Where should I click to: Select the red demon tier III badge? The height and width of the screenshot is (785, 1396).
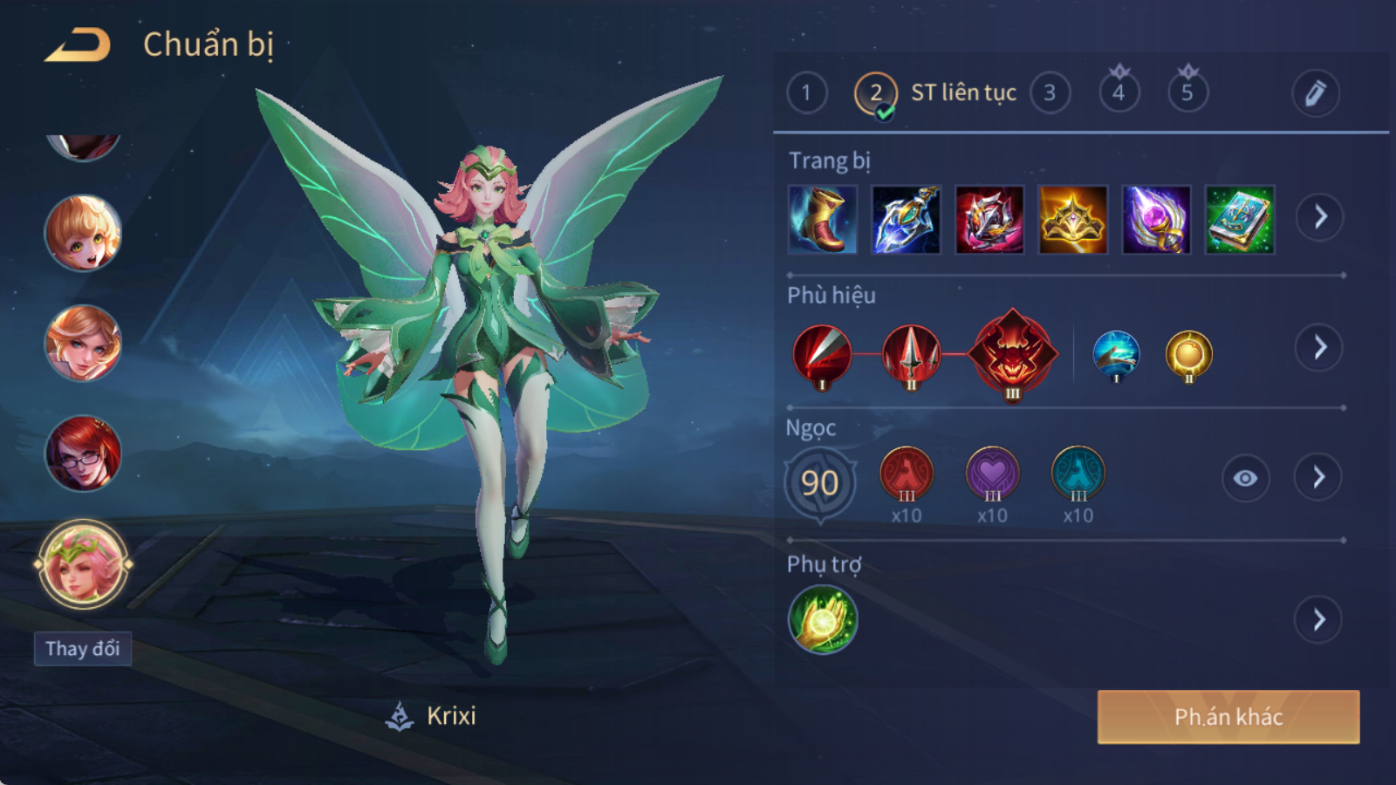[1012, 354]
